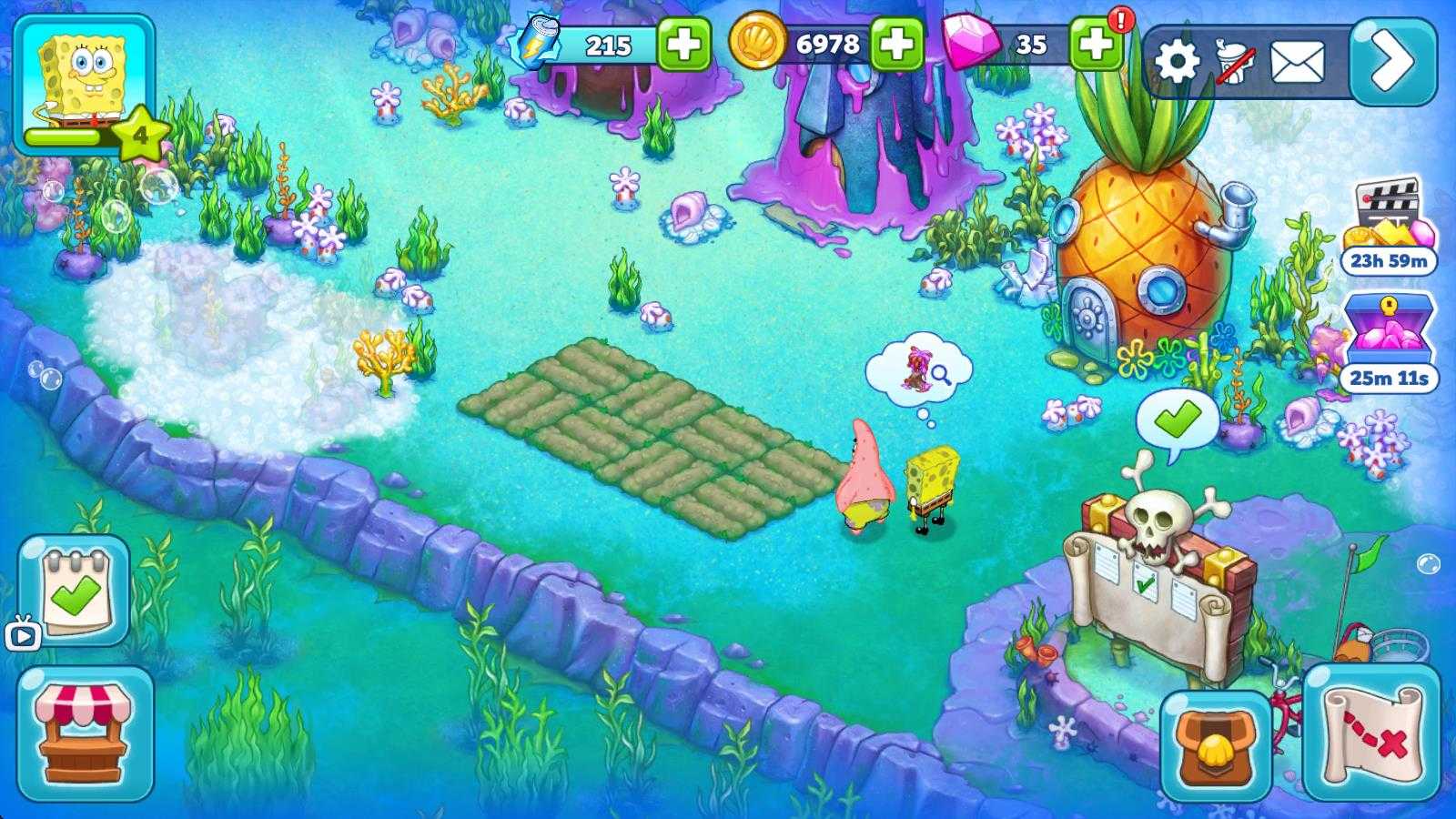Open SpongeBob player profile portrait
Image resolution: width=1456 pixels, height=819 pixels.
click(x=83, y=80)
